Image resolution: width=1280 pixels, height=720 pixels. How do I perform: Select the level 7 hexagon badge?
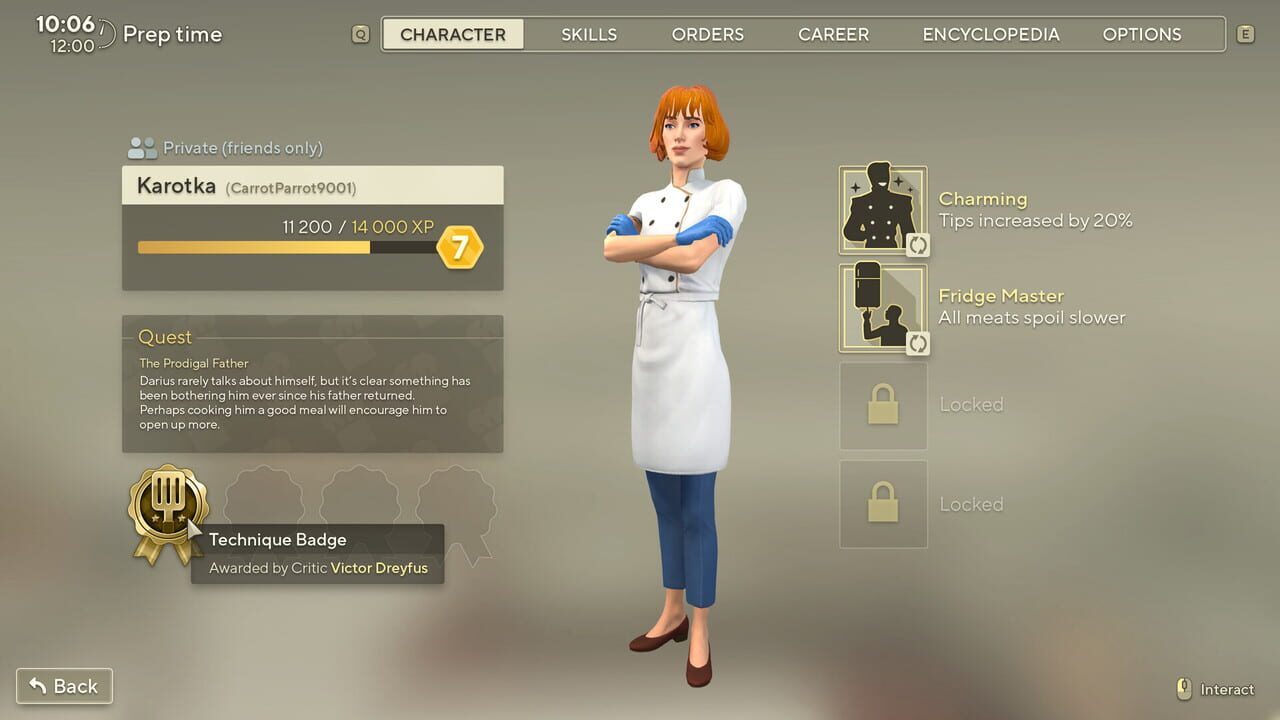pyautogui.click(x=461, y=245)
